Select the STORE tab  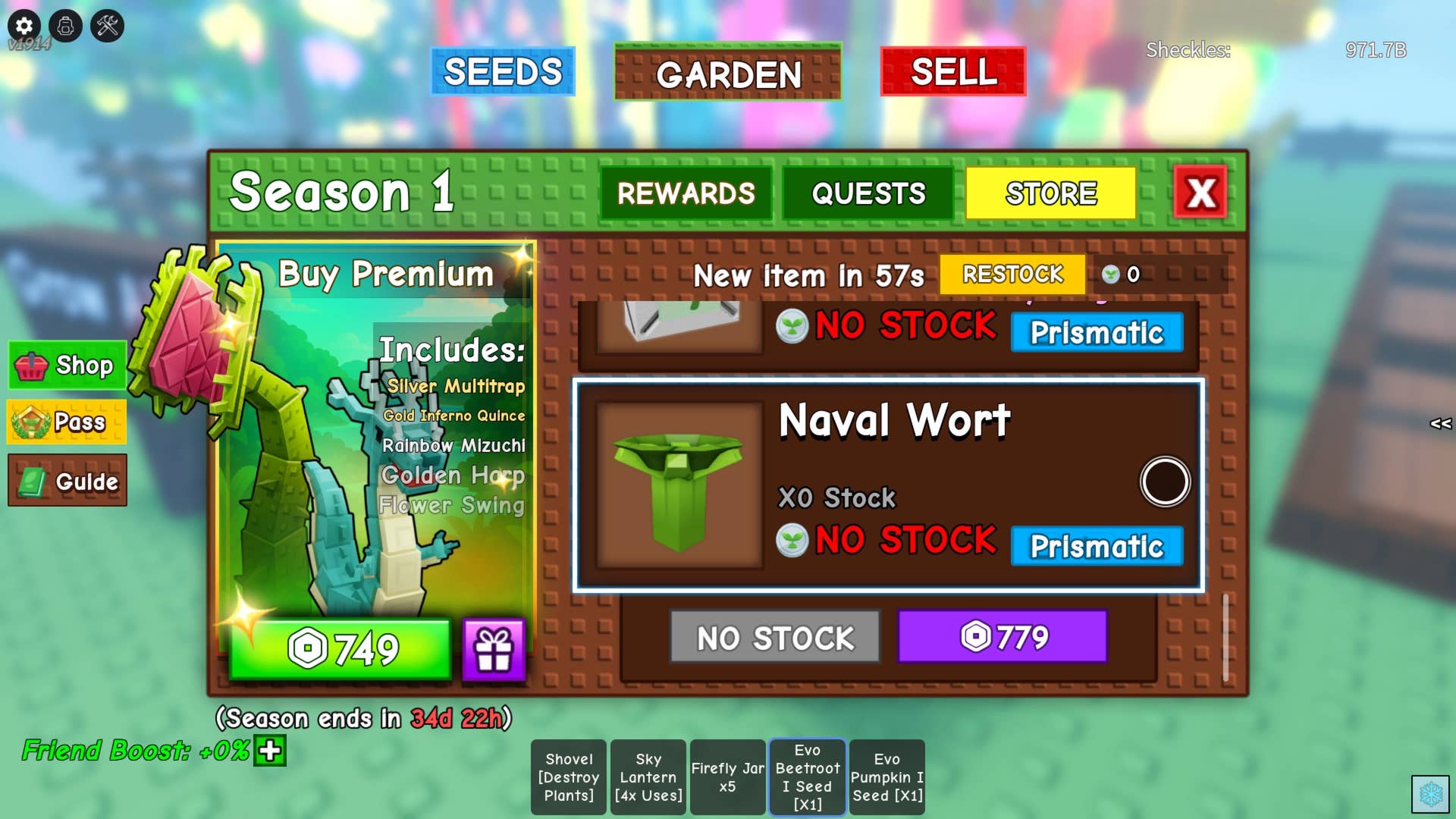pyautogui.click(x=1050, y=193)
